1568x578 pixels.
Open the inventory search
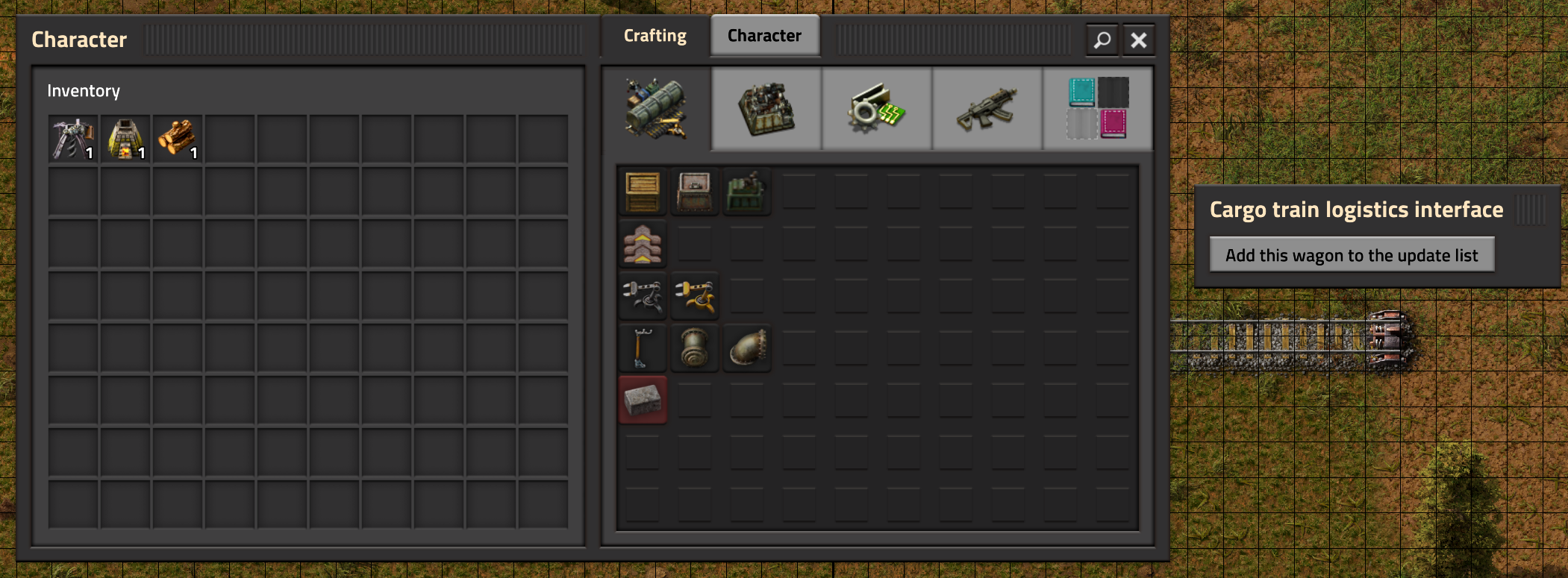click(1100, 40)
